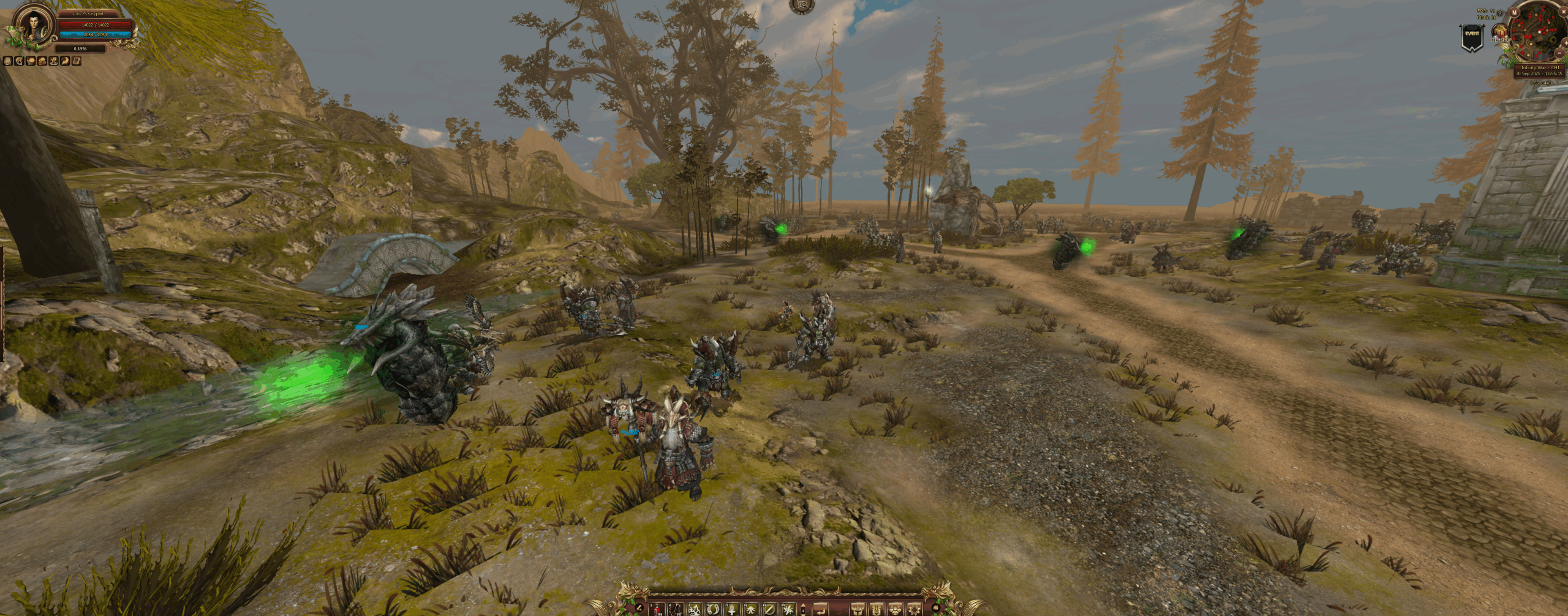Open the Event banner
The width and height of the screenshot is (1568, 616).
1472,37
